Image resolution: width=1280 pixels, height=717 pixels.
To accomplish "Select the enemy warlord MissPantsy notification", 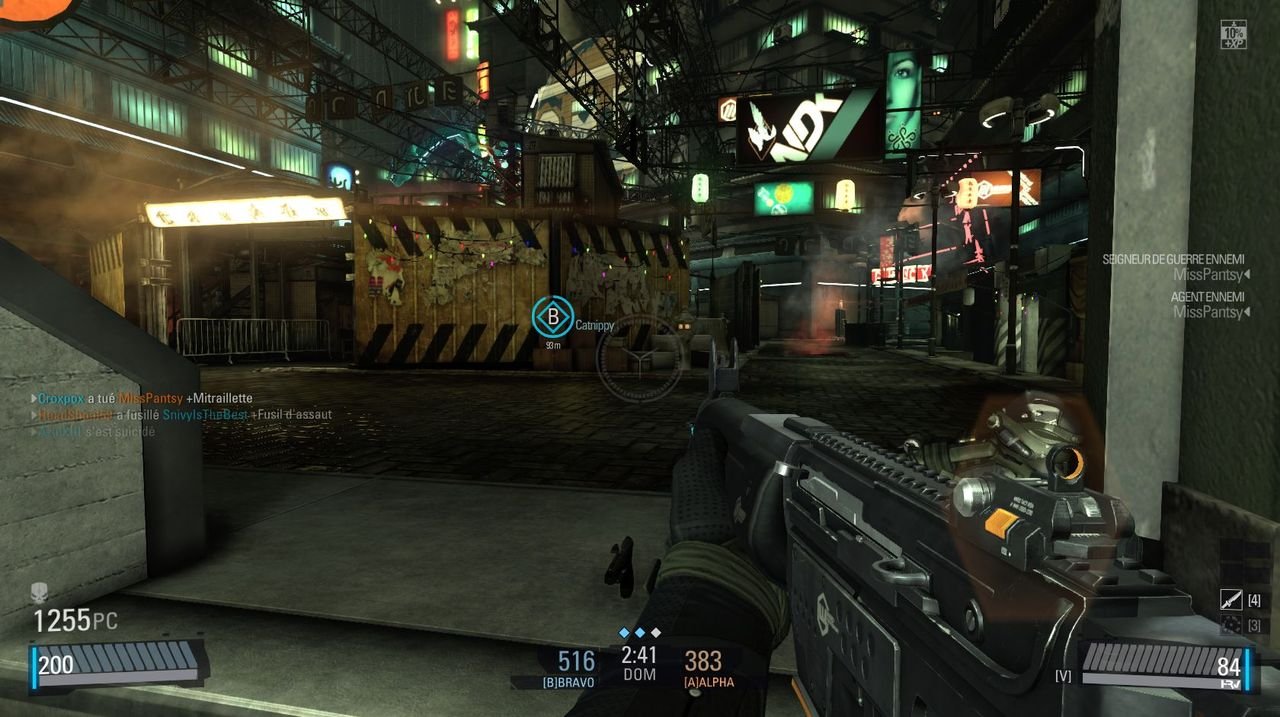I will pyautogui.click(x=1175, y=267).
